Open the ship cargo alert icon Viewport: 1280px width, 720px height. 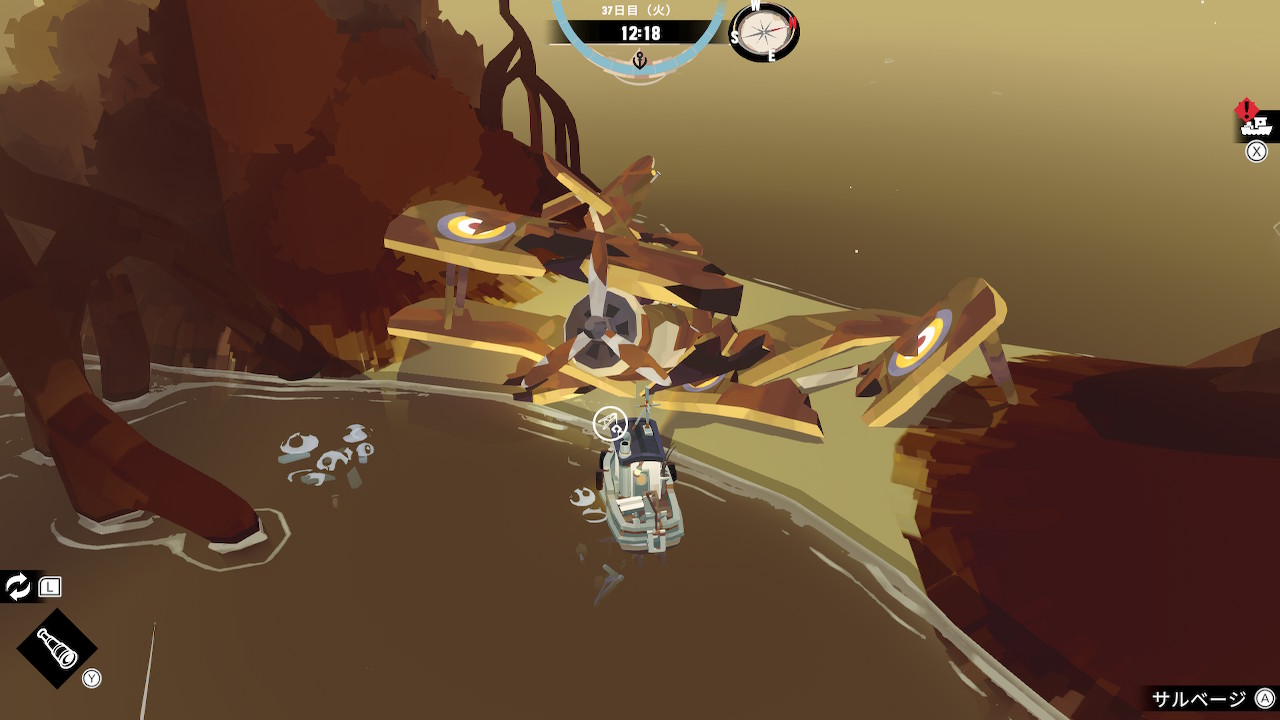[x=1255, y=125]
